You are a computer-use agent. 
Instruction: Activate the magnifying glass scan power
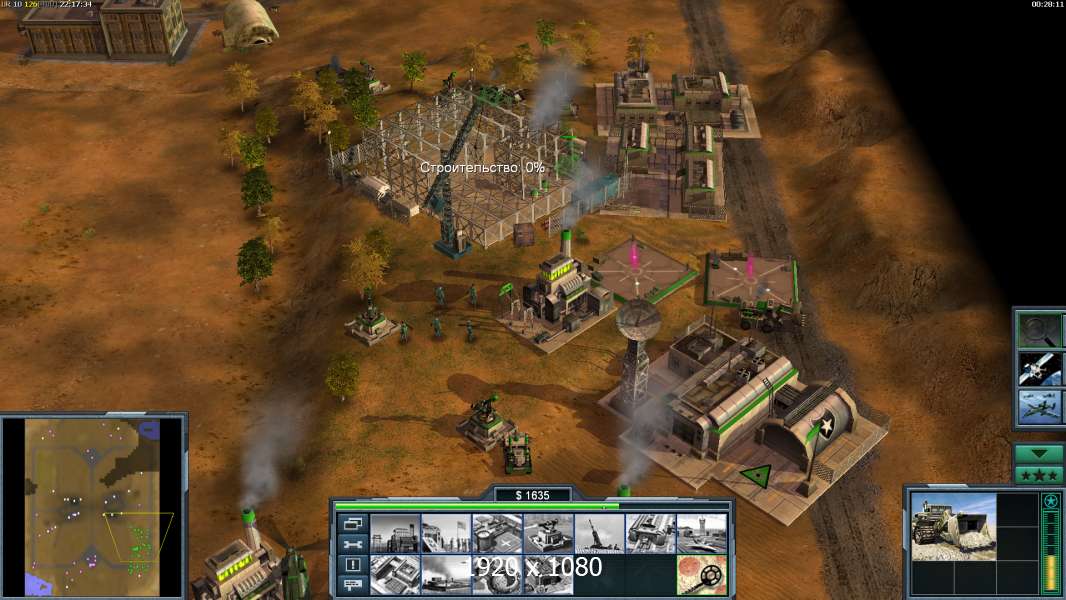[1038, 329]
